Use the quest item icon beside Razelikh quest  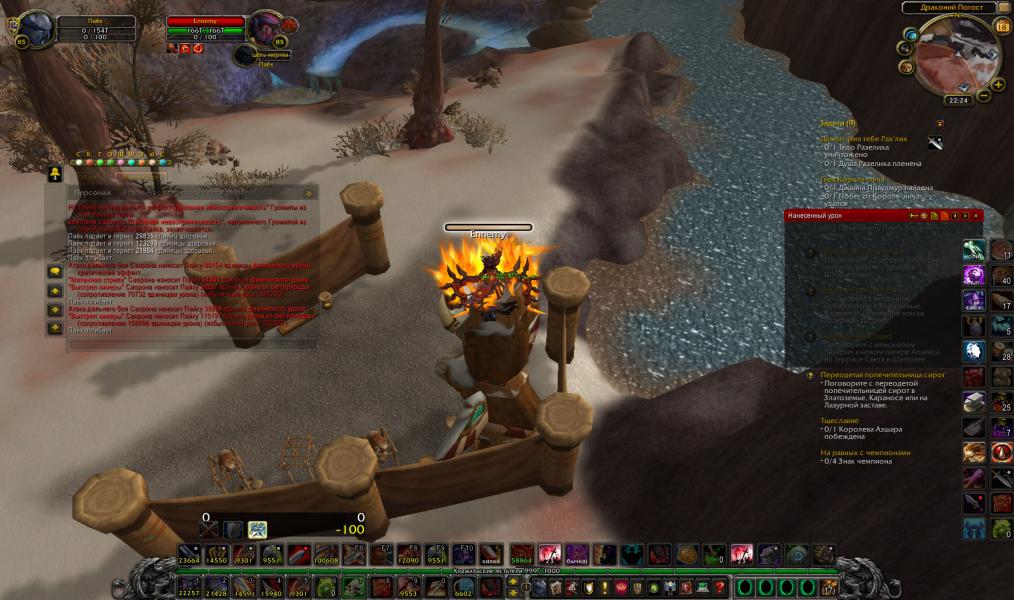935,142
